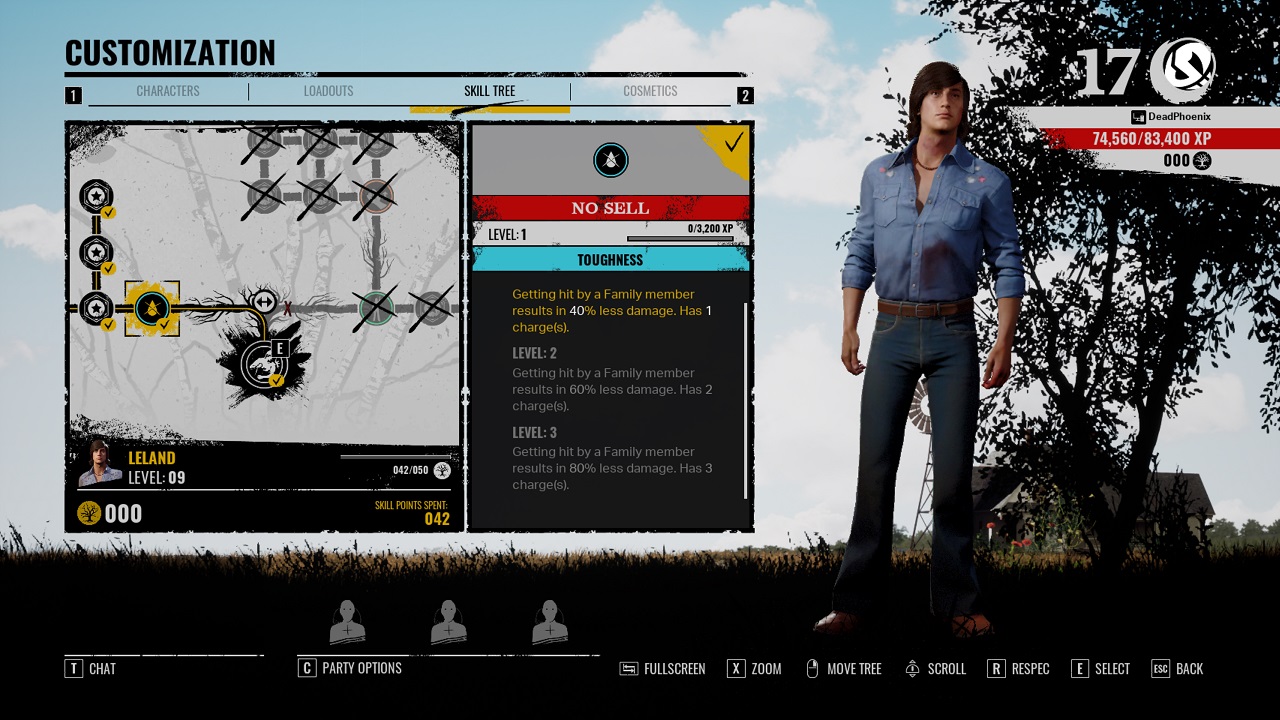This screenshot has height=720, width=1280.
Task: Open the branch swap node with arrows icon
Action: 264,302
